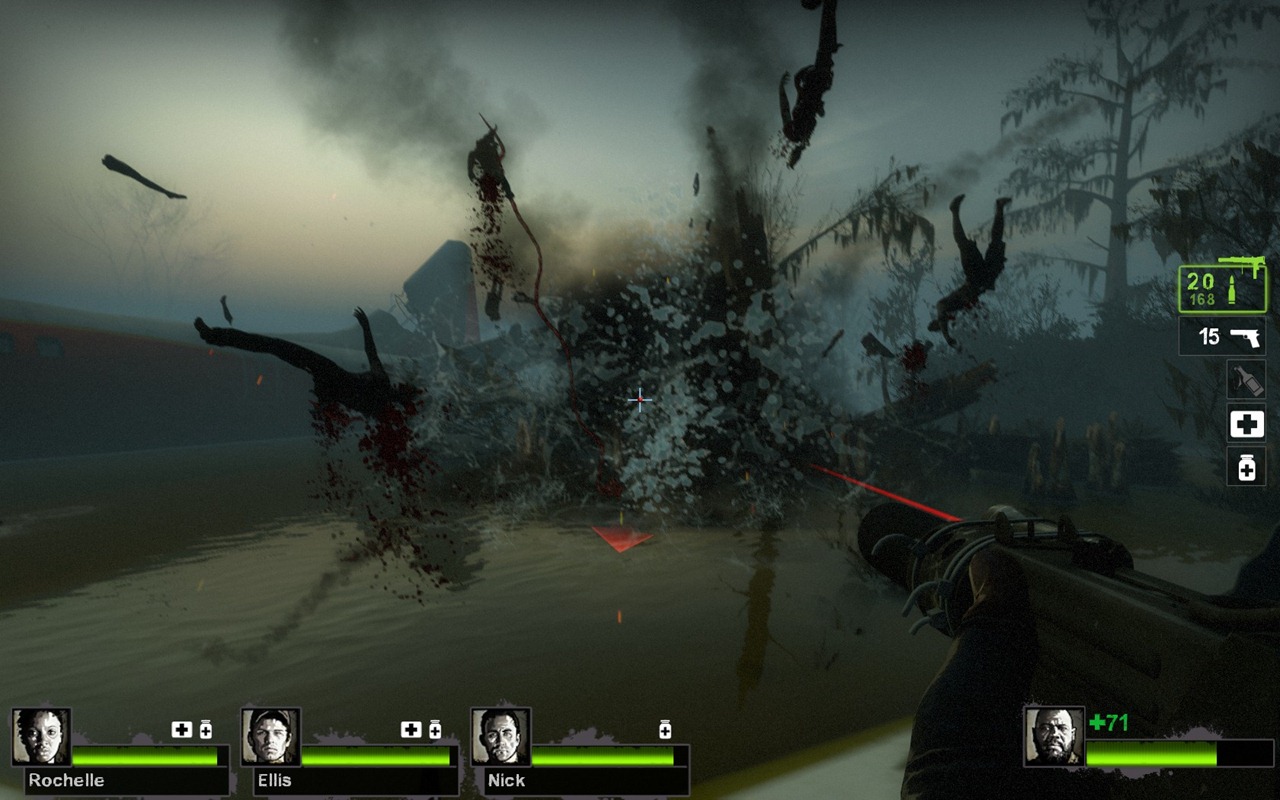Click Rochelle's teammate portrait

pos(42,737)
